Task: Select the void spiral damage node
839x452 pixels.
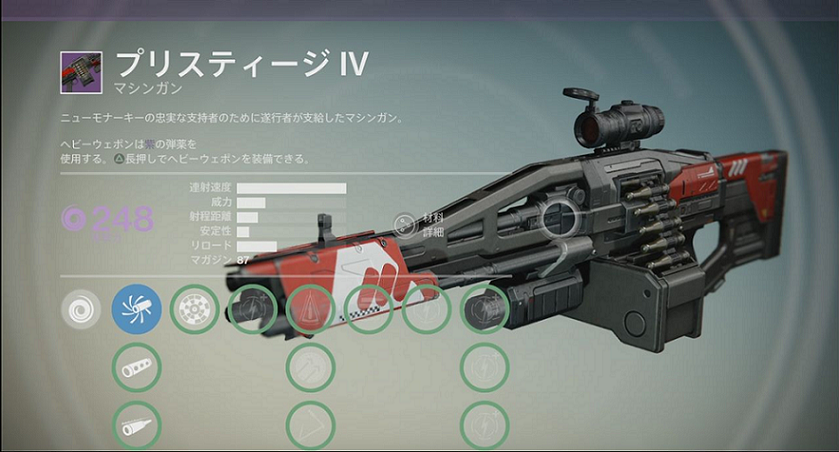Action: click(x=80, y=310)
